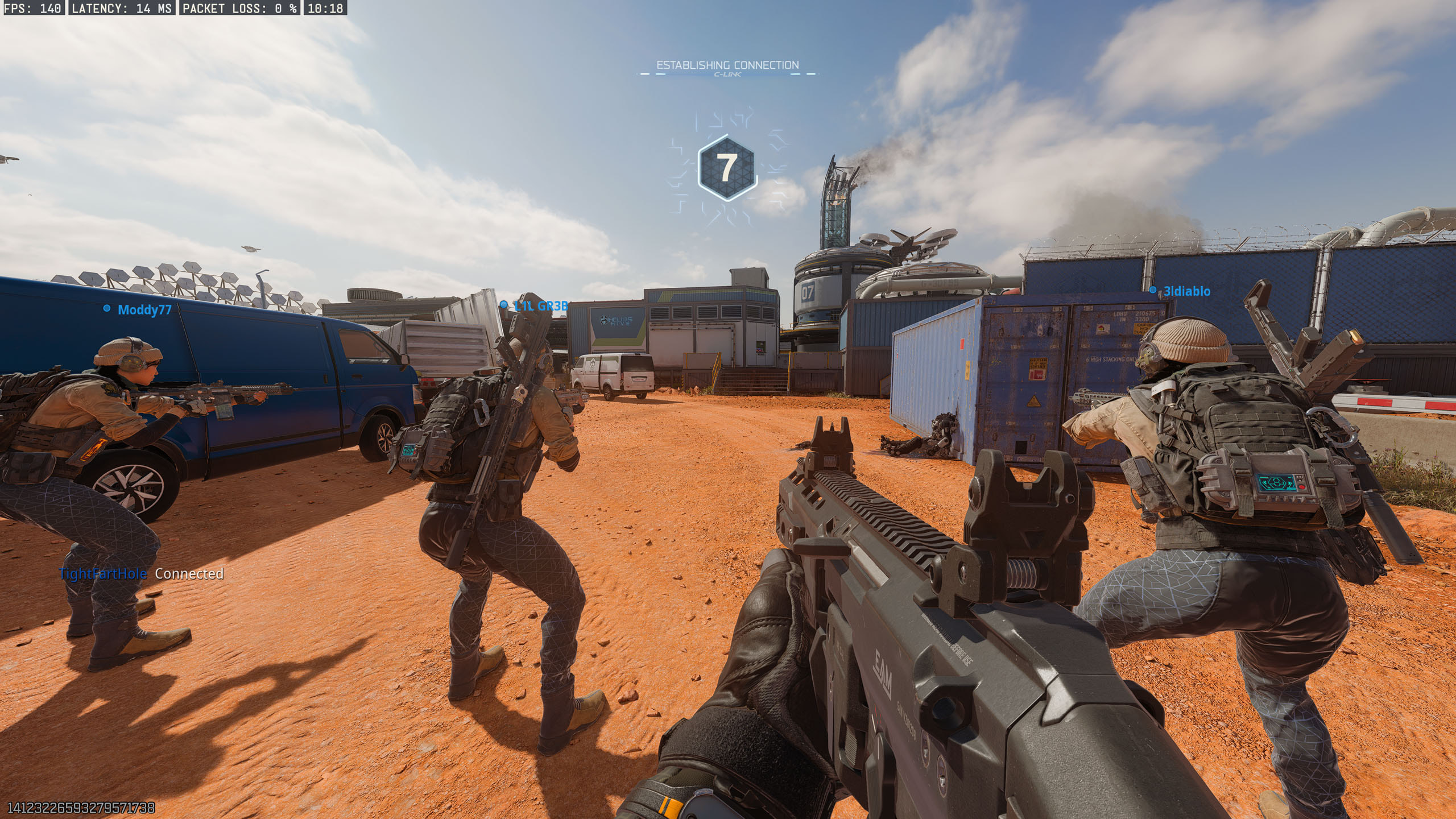The height and width of the screenshot is (819, 1456).
Task: Choose the 3ldiablo teammate name tag
Action: (x=1186, y=291)
